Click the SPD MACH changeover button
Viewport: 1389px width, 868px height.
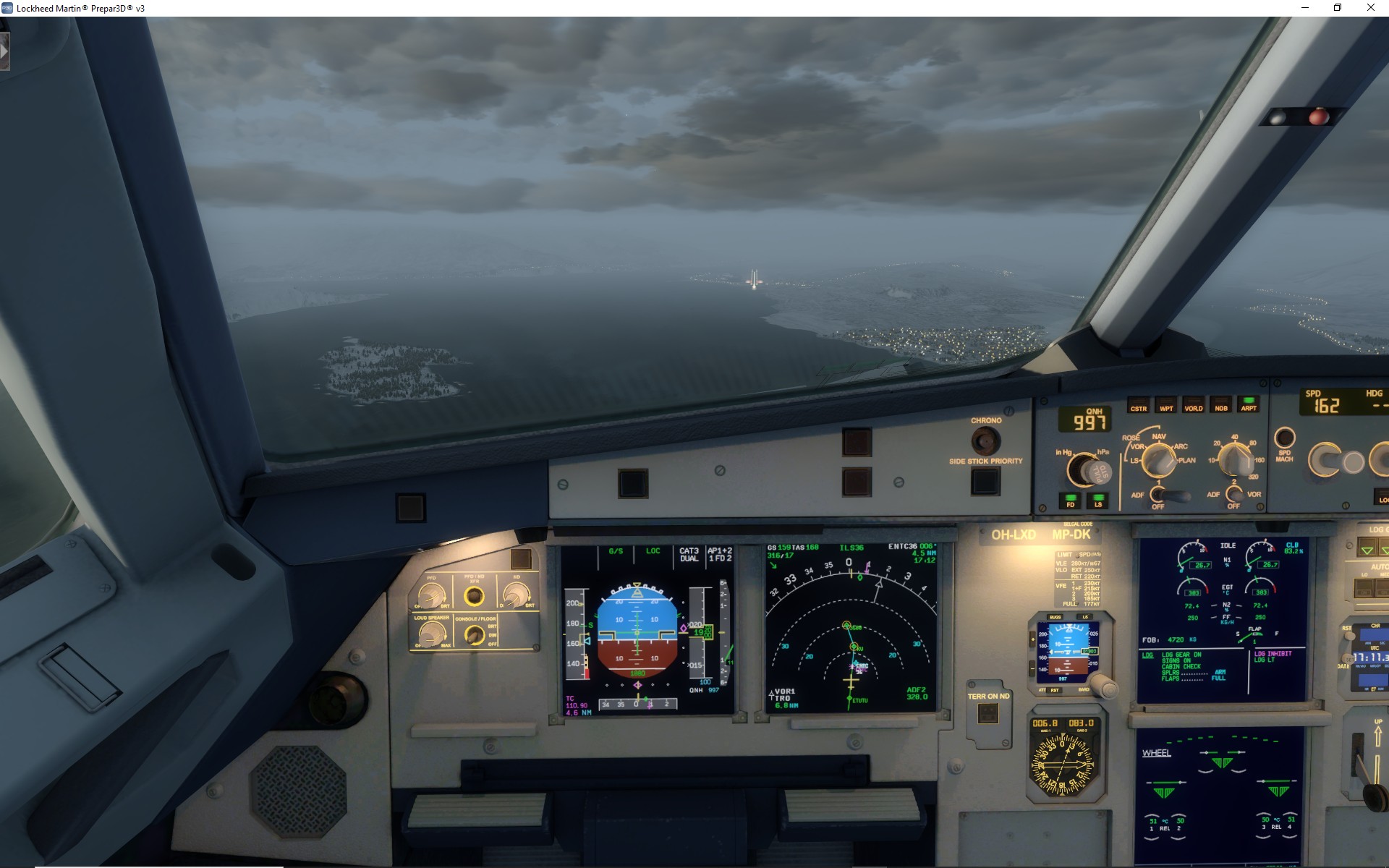click(x=1284, y=438)
